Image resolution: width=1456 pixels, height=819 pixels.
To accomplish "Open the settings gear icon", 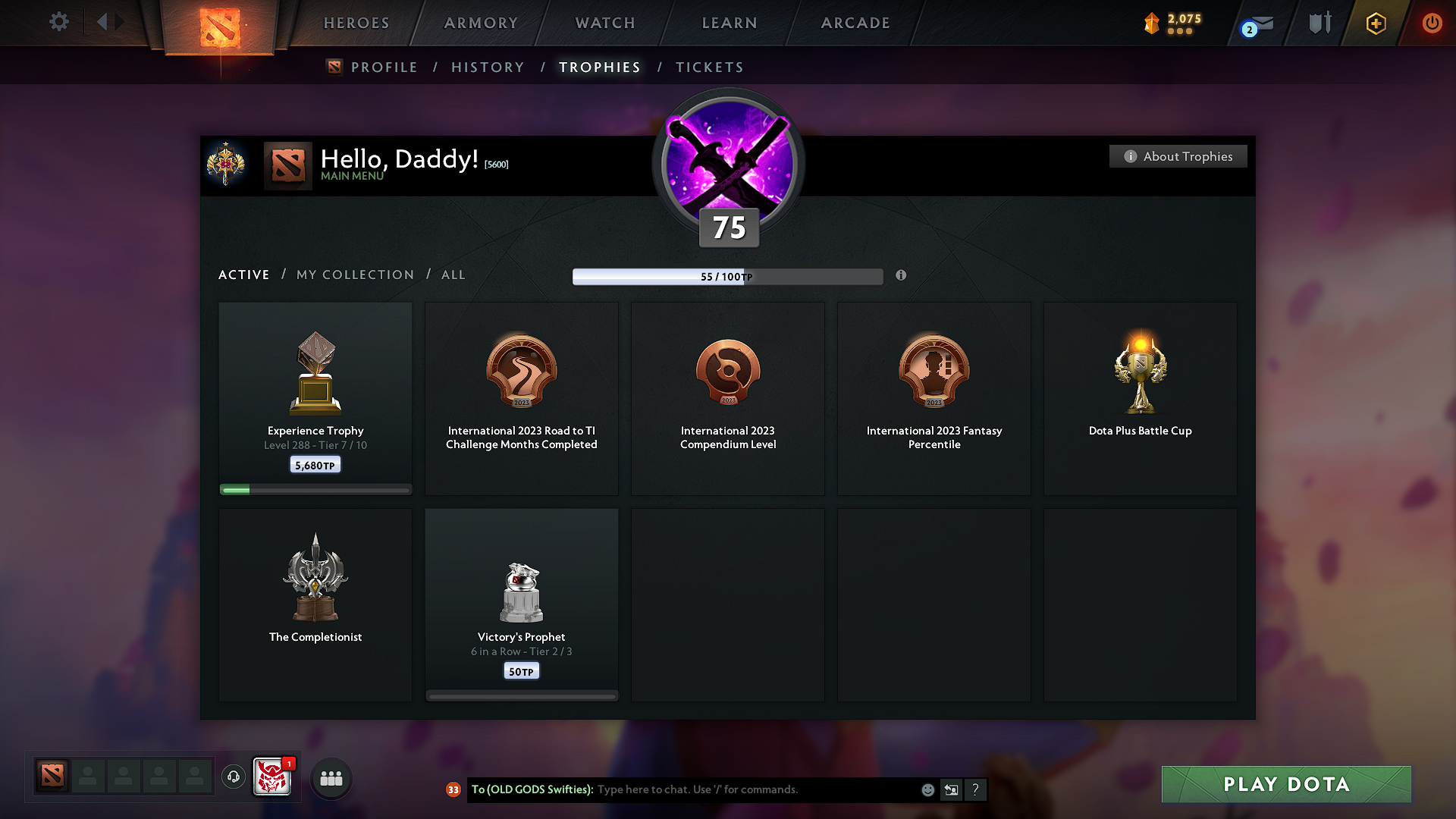I will pos(58,23).
